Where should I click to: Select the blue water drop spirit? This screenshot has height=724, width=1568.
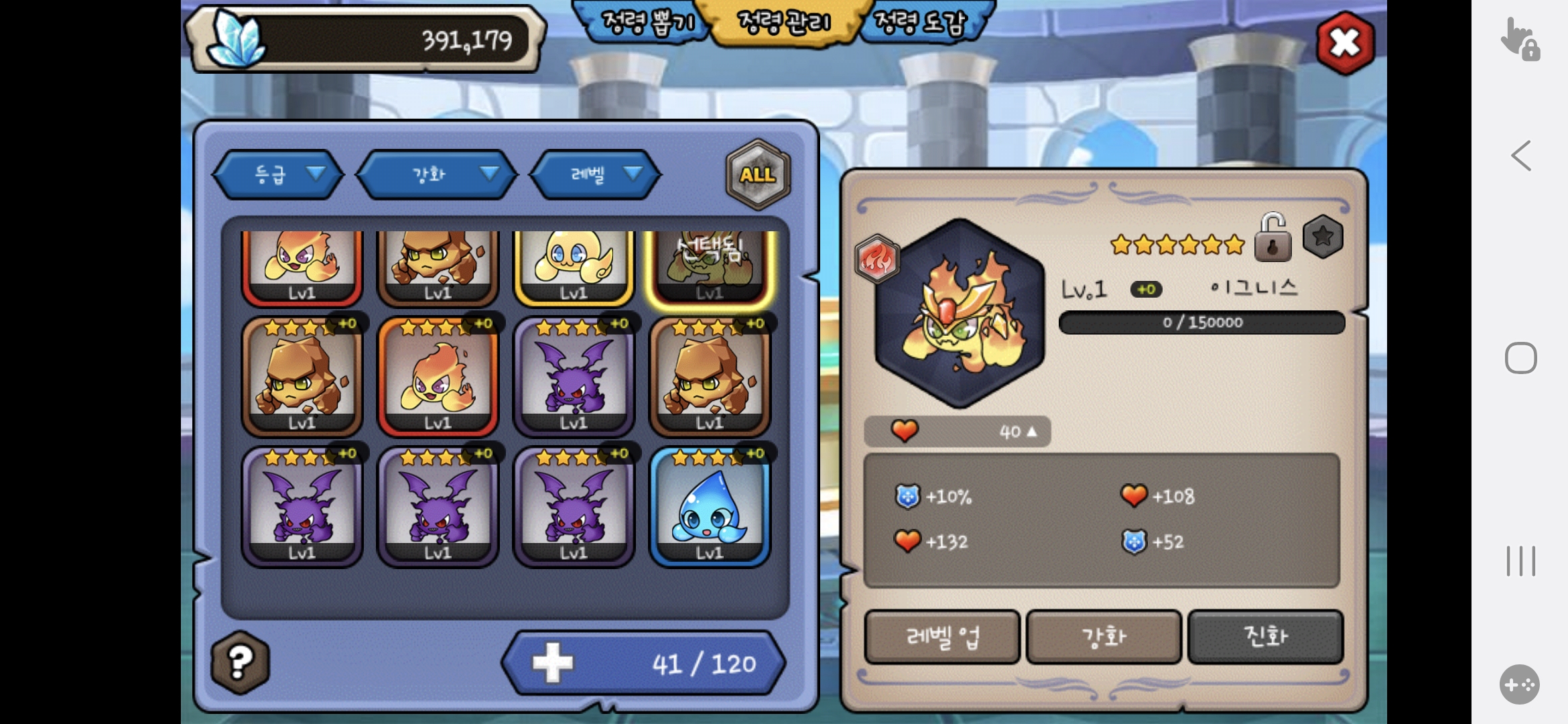click(x=710, y=507)
